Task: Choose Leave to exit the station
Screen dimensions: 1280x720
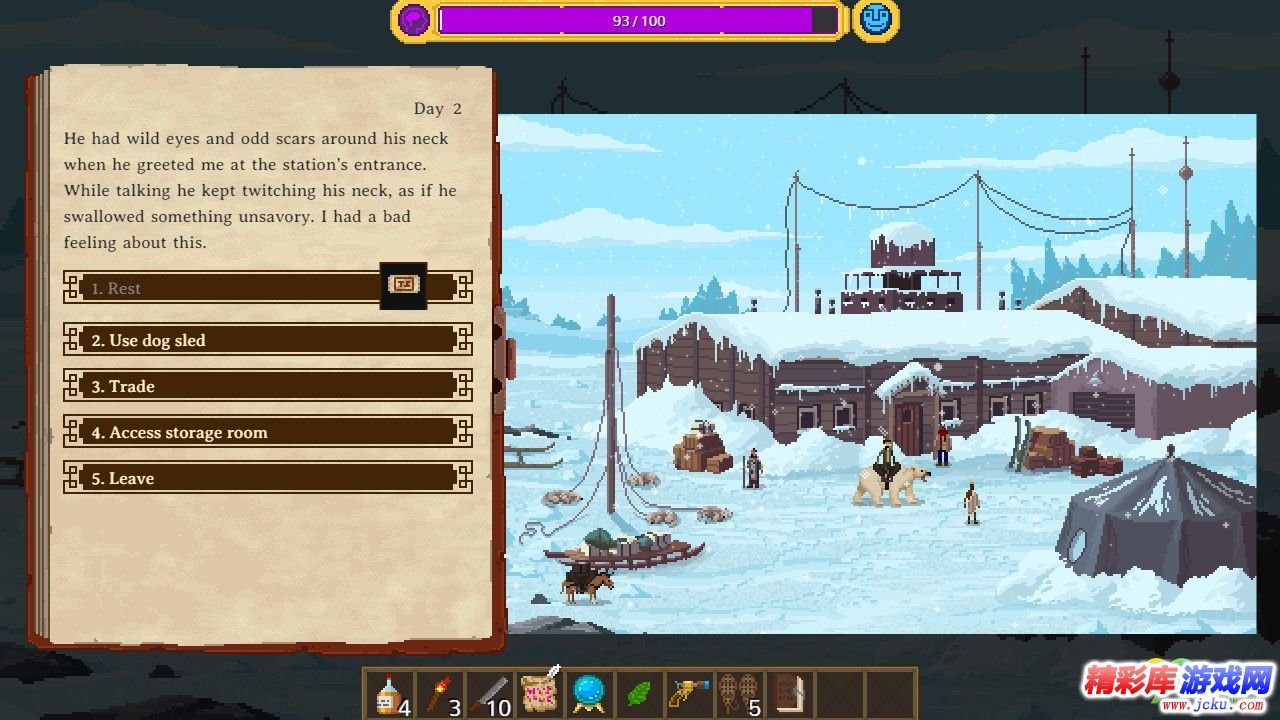Action: coord(267,478)
